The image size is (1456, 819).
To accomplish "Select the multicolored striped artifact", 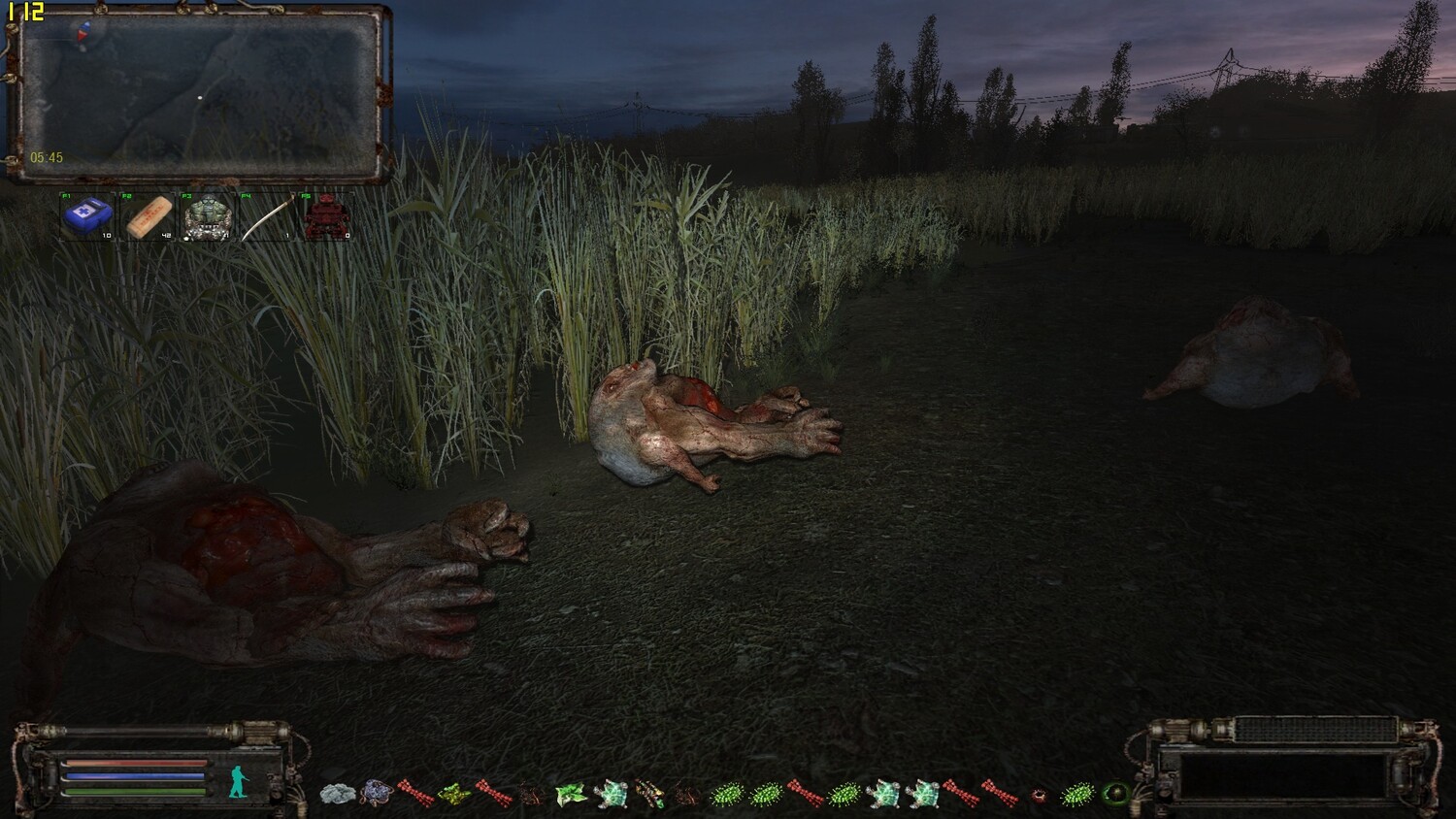I will coord(649,795).
